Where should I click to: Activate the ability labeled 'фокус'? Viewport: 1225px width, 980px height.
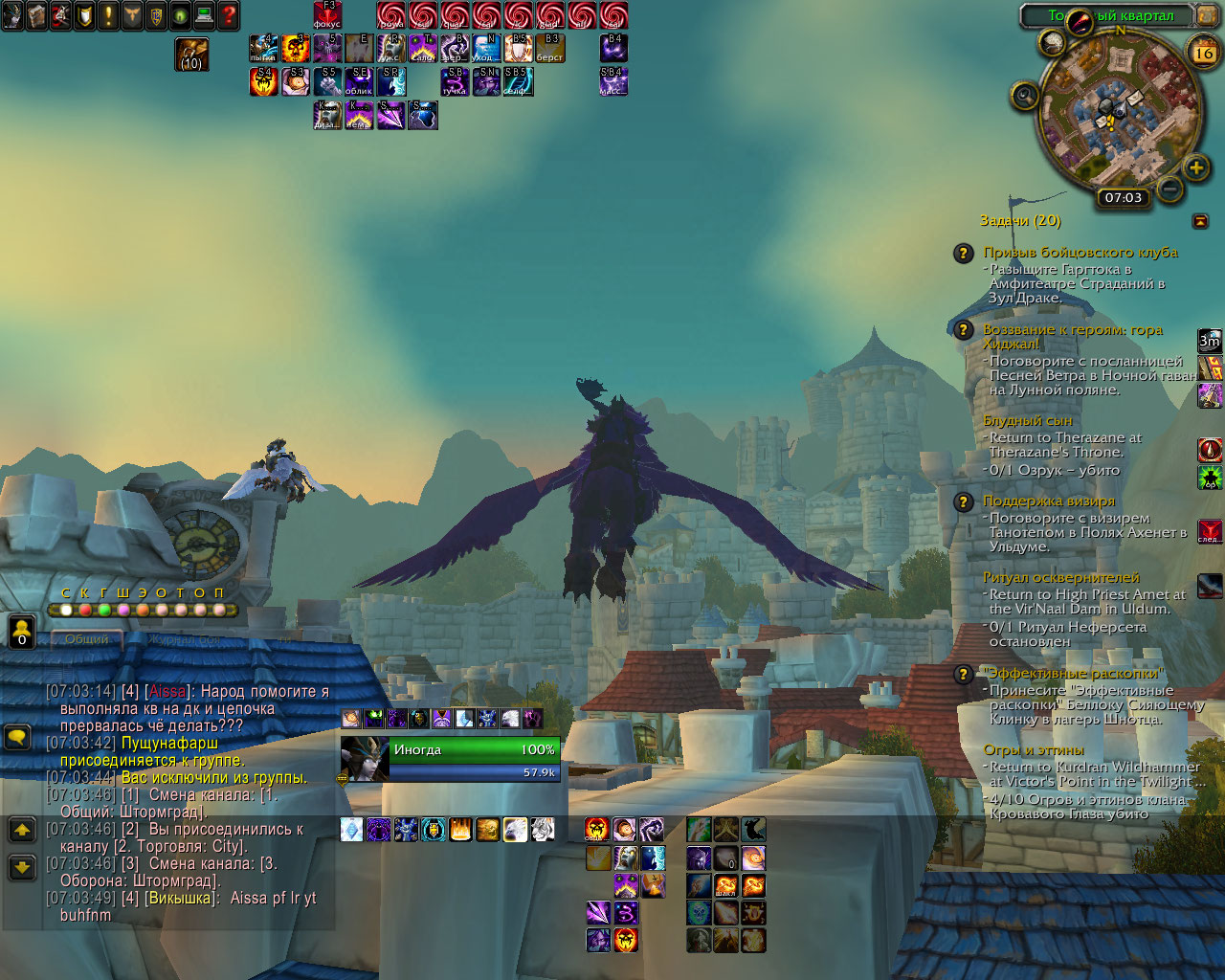tap(327, 15)
